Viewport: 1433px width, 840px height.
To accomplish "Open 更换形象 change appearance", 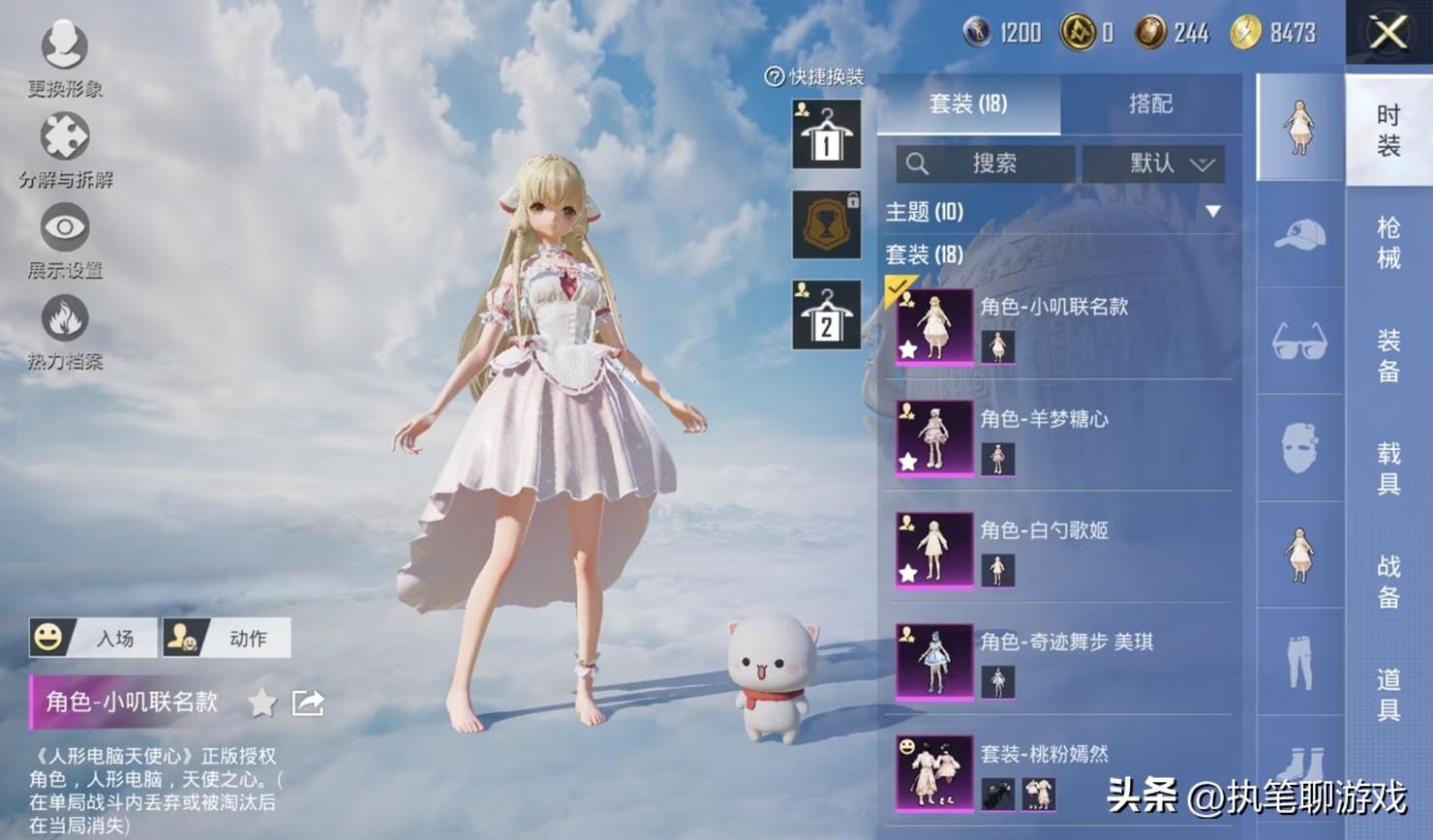I will (x=64, y=57).
